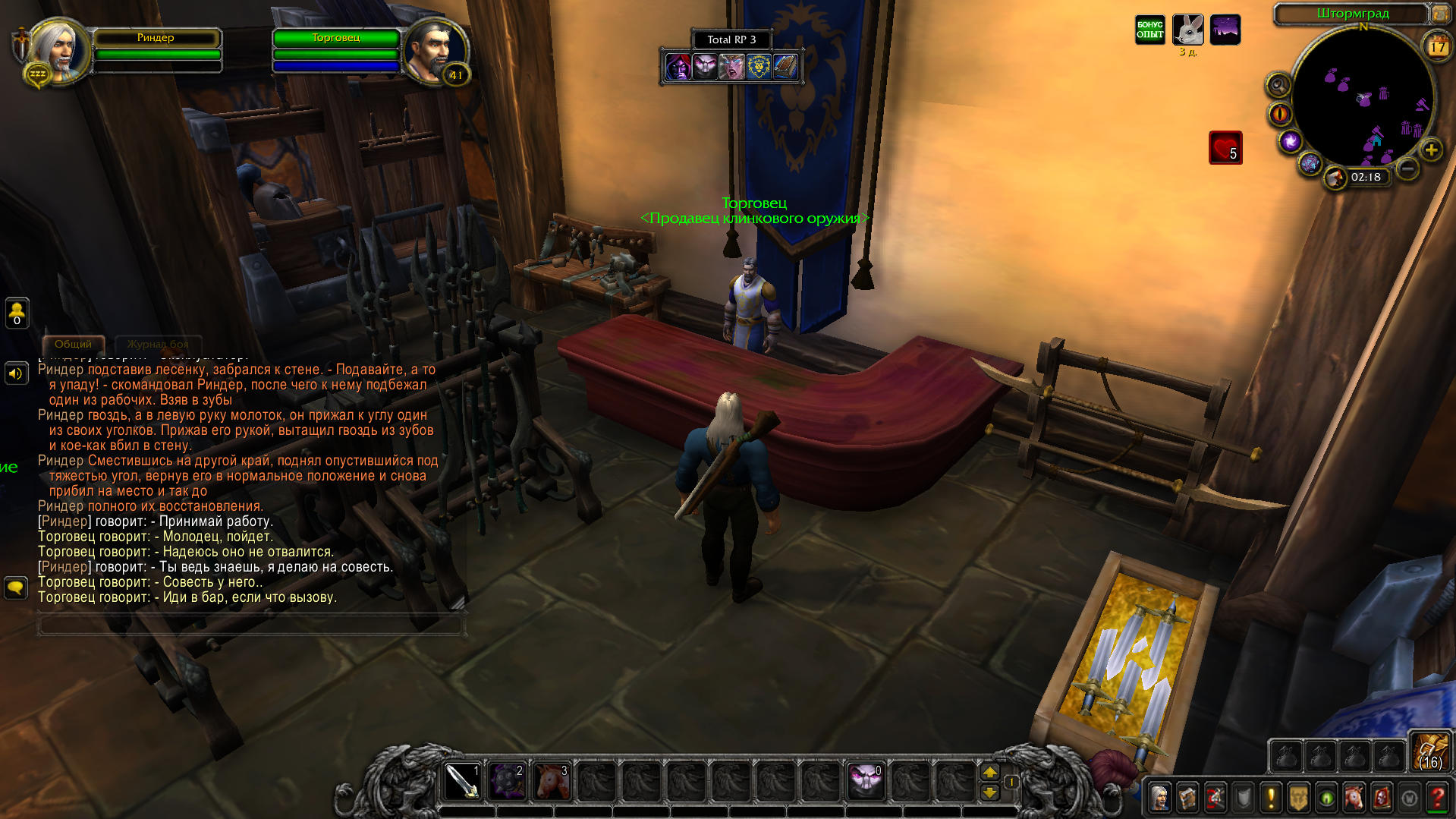This screenshot has height=819, width=1456.
Task: Open the calendar button showing 17
Action: point(1438,47)
